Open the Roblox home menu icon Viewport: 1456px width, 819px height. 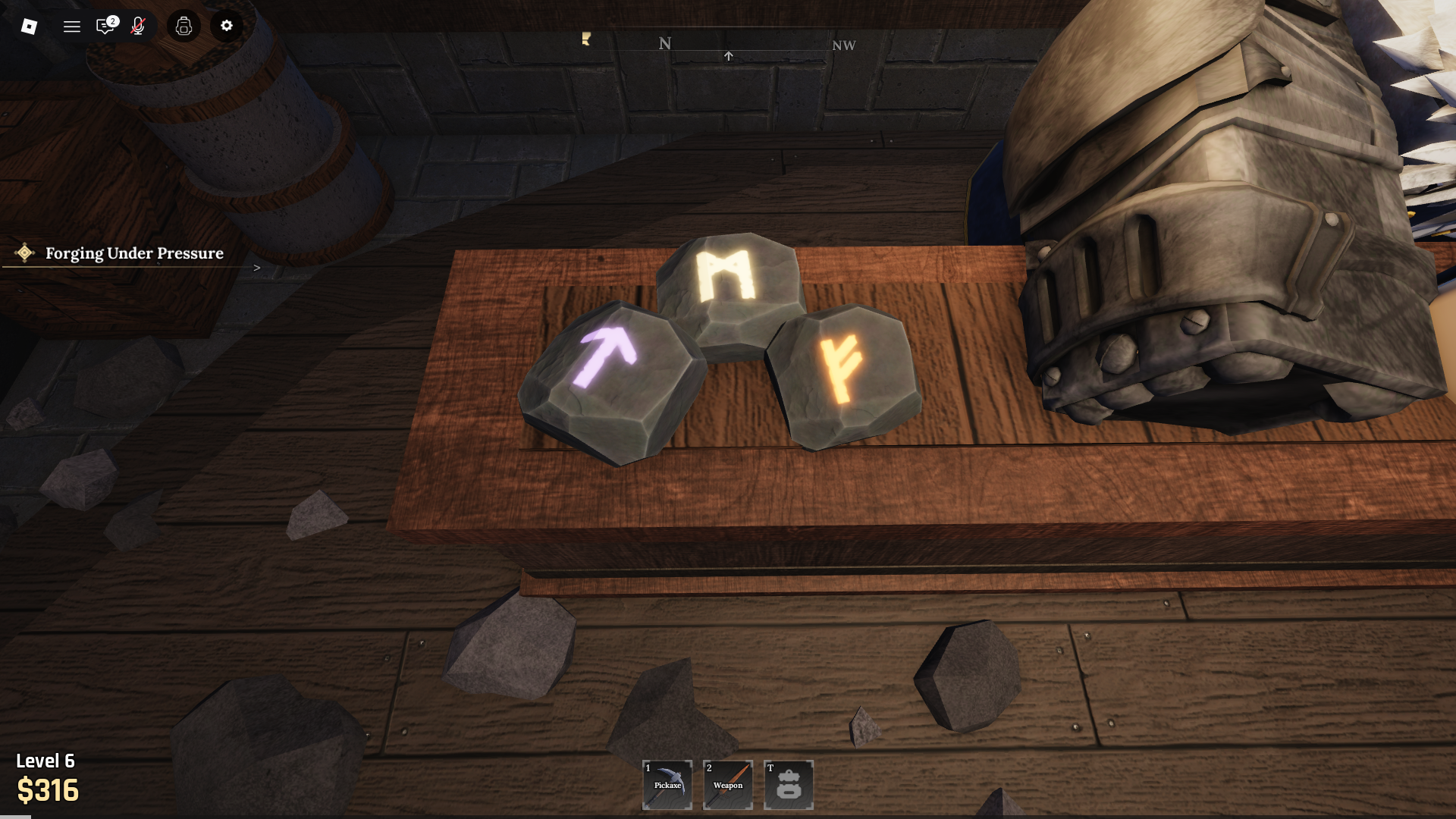tap(27, 27)
